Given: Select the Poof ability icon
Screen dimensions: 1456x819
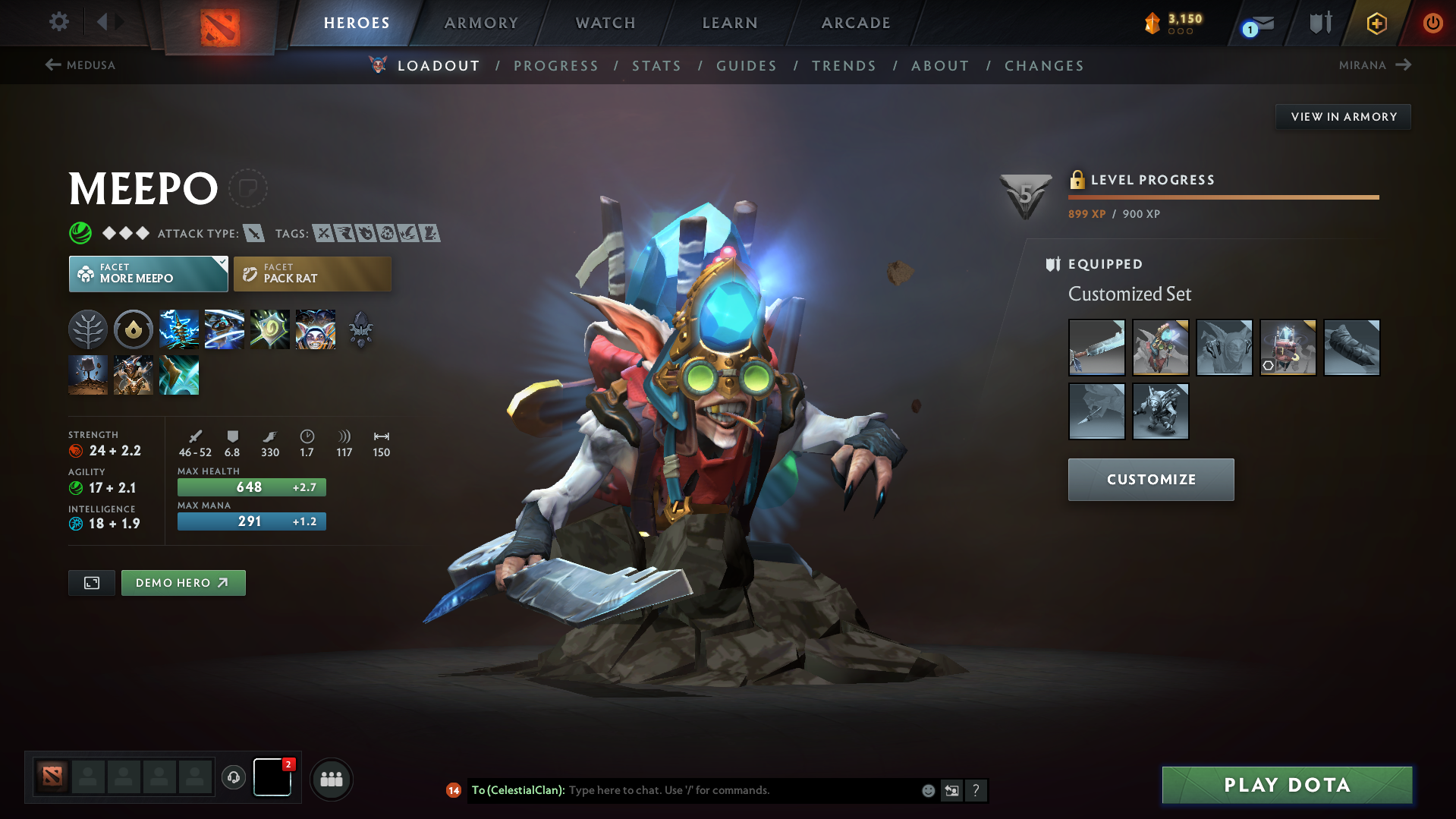Looking at the screenshot, I should pos(225,329).
